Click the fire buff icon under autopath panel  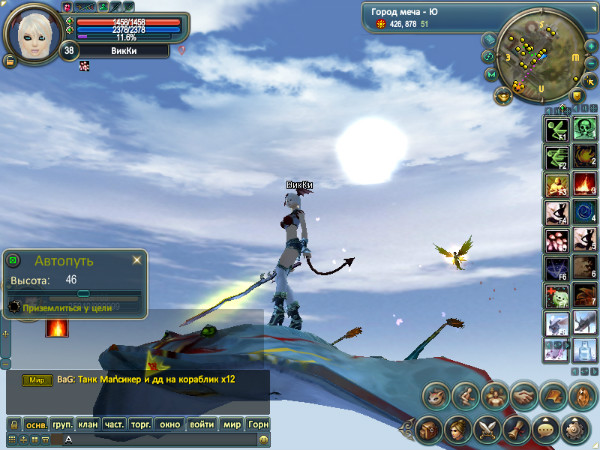[x=57, y=326]
